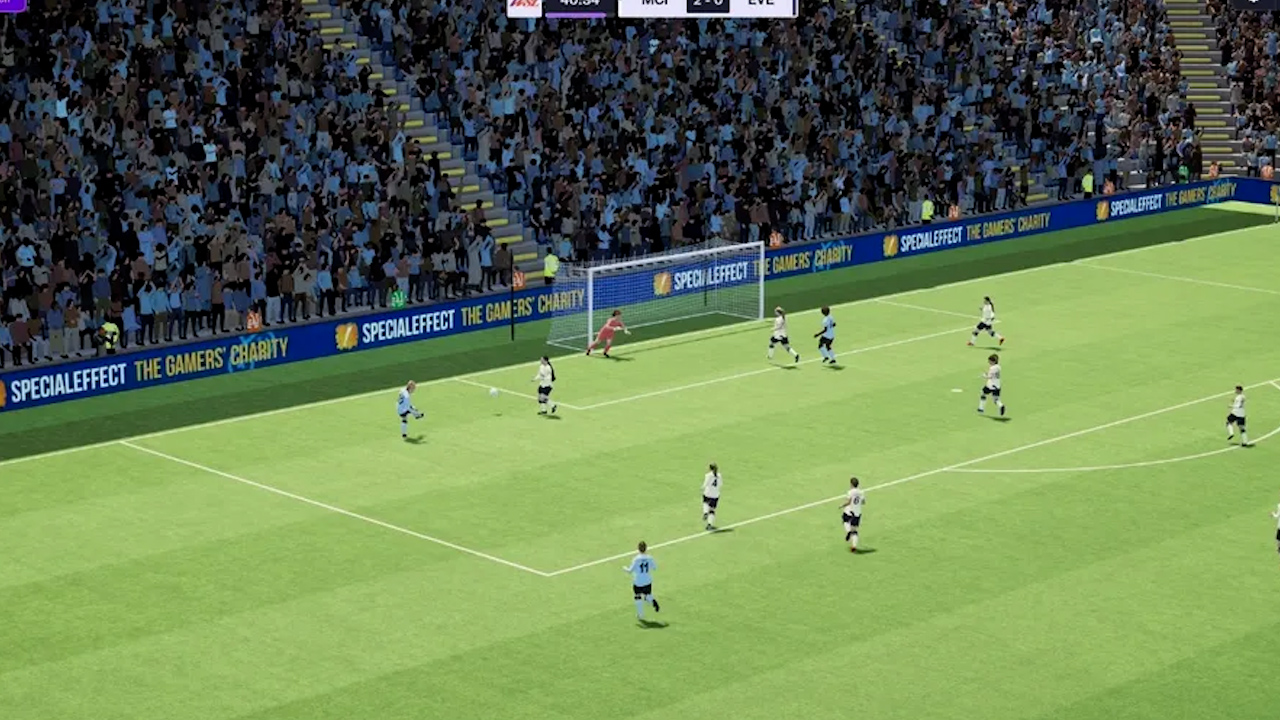Click the purple button partly cut off at the screen edge
Screen dimensions: 1280x720
point(12,5)
